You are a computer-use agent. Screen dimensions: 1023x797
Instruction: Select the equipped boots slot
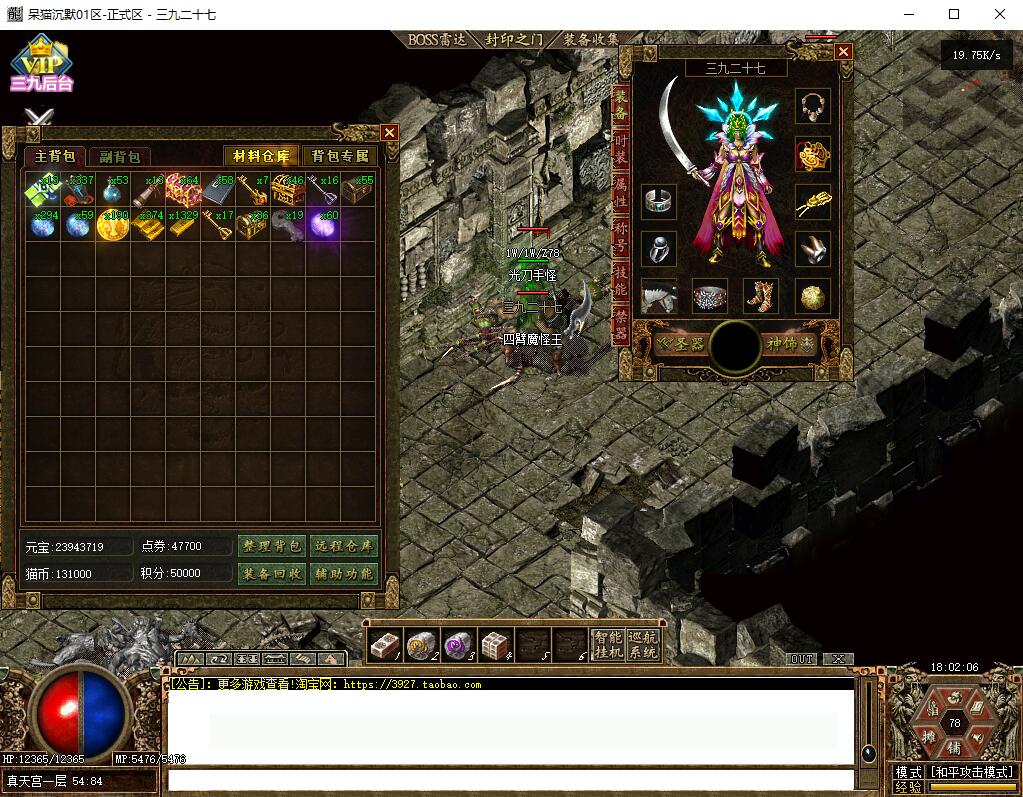click(x=762, y=296)
